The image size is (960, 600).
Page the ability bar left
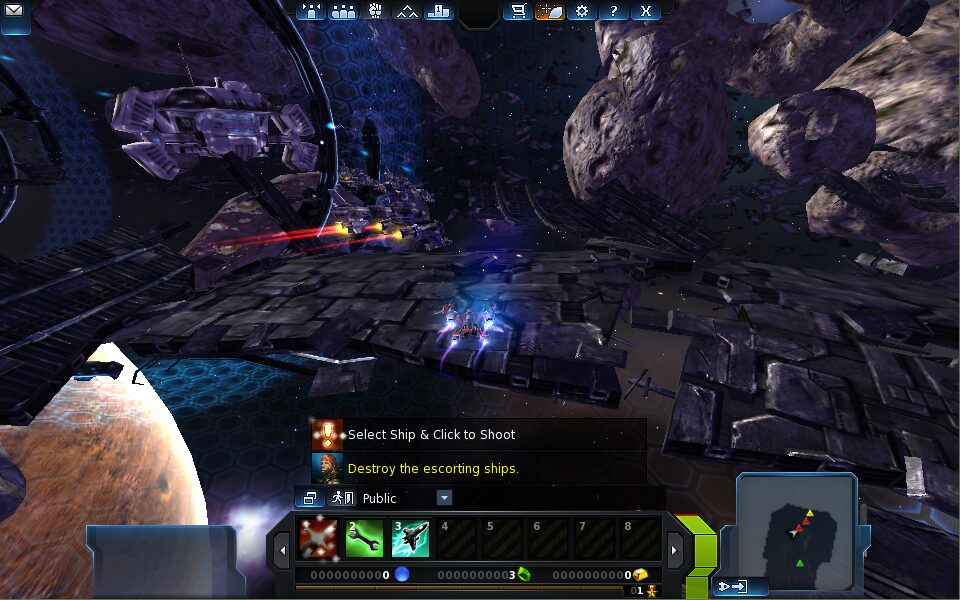coord(282,548)
